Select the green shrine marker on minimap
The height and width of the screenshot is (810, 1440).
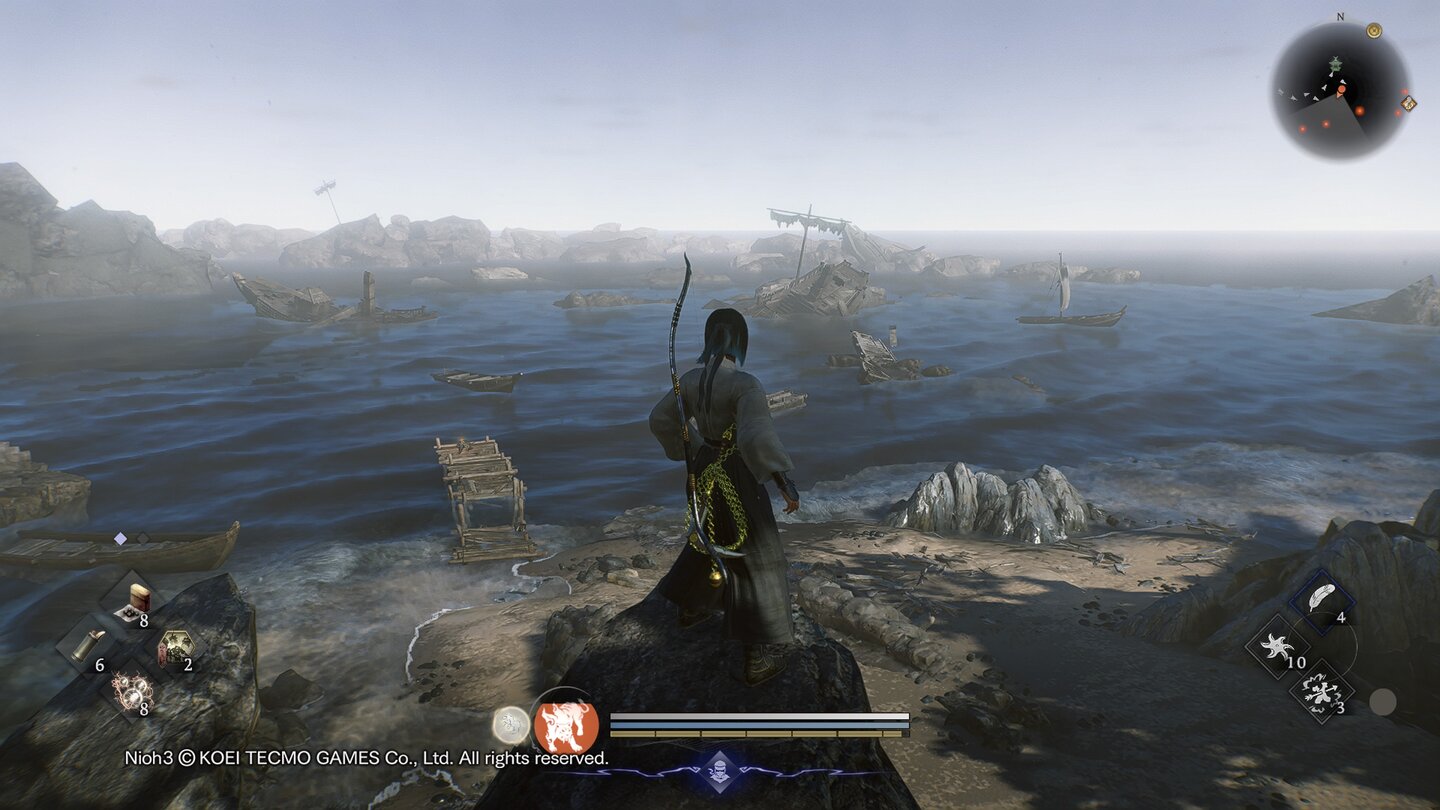click(1334, 65)
